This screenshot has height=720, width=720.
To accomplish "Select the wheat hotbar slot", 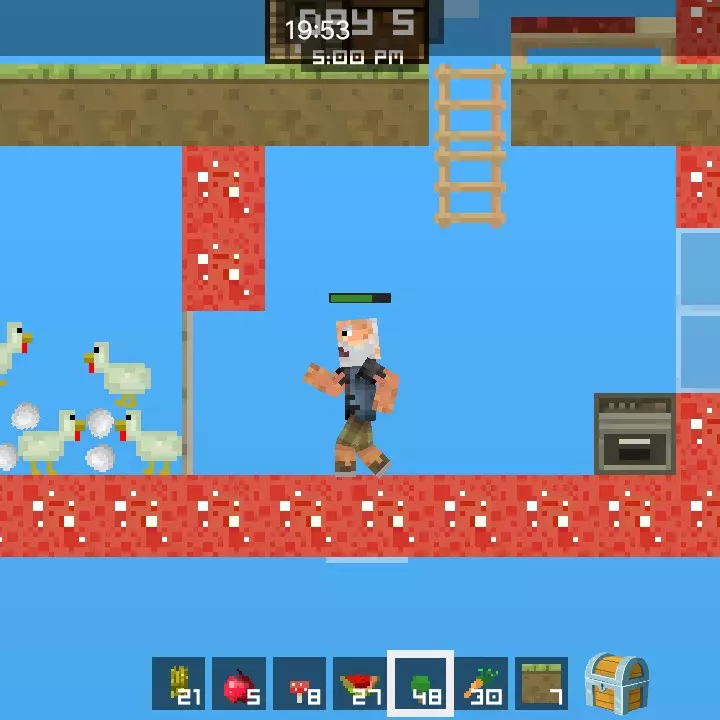I will tap(179, 684).
